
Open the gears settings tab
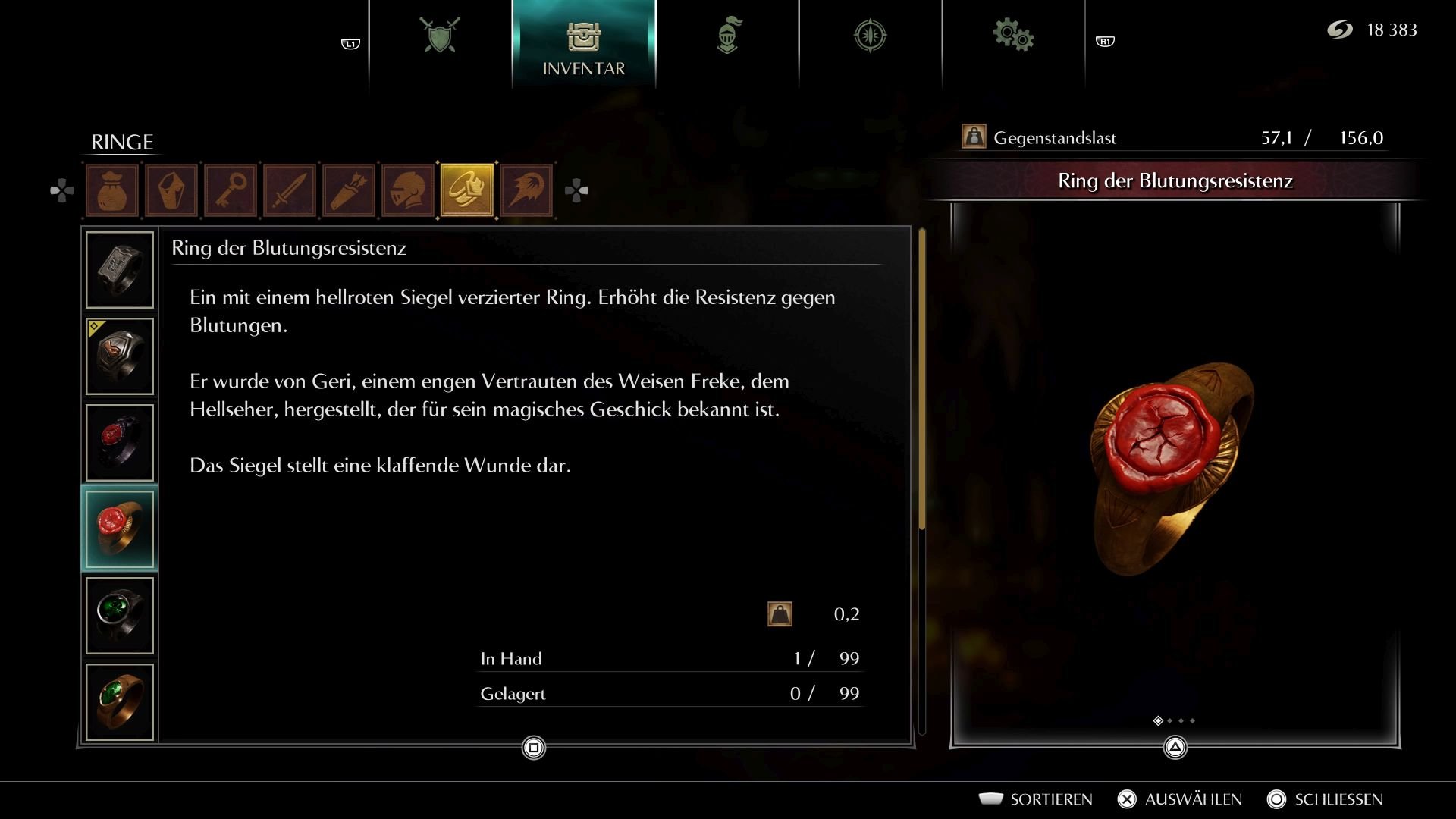point(1013,36)
